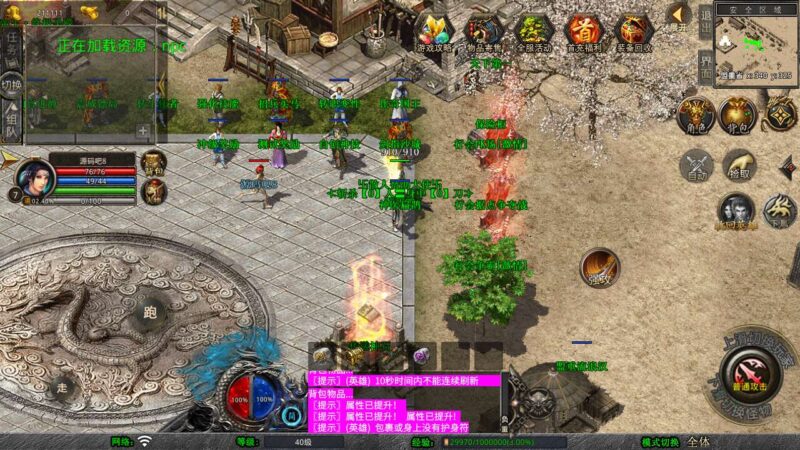Open the 背包 bag button beside 角色
The height and width of the screenshot is (450, 800).
(x=738, y=114)
